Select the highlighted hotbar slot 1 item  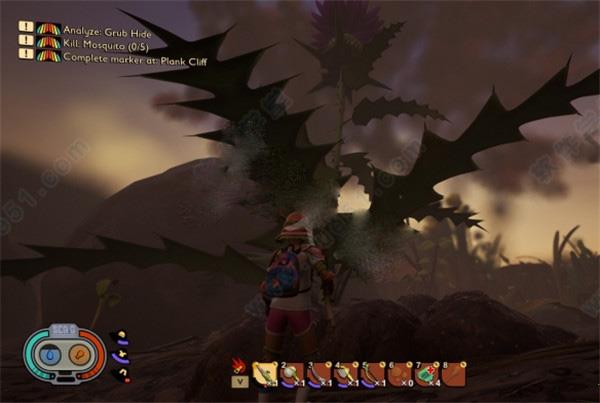point(265,373)
